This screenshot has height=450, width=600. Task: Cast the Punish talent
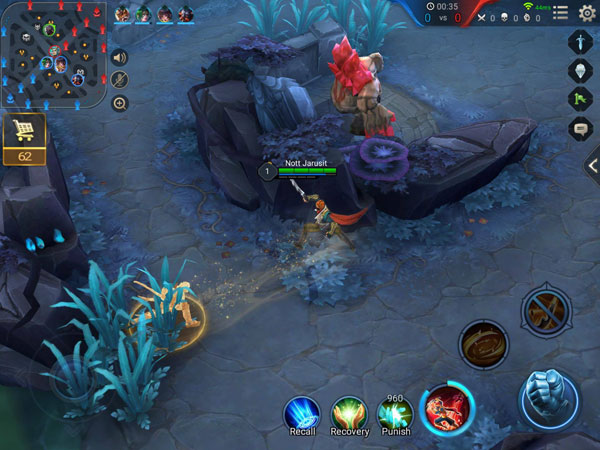(x=395, y=412)
